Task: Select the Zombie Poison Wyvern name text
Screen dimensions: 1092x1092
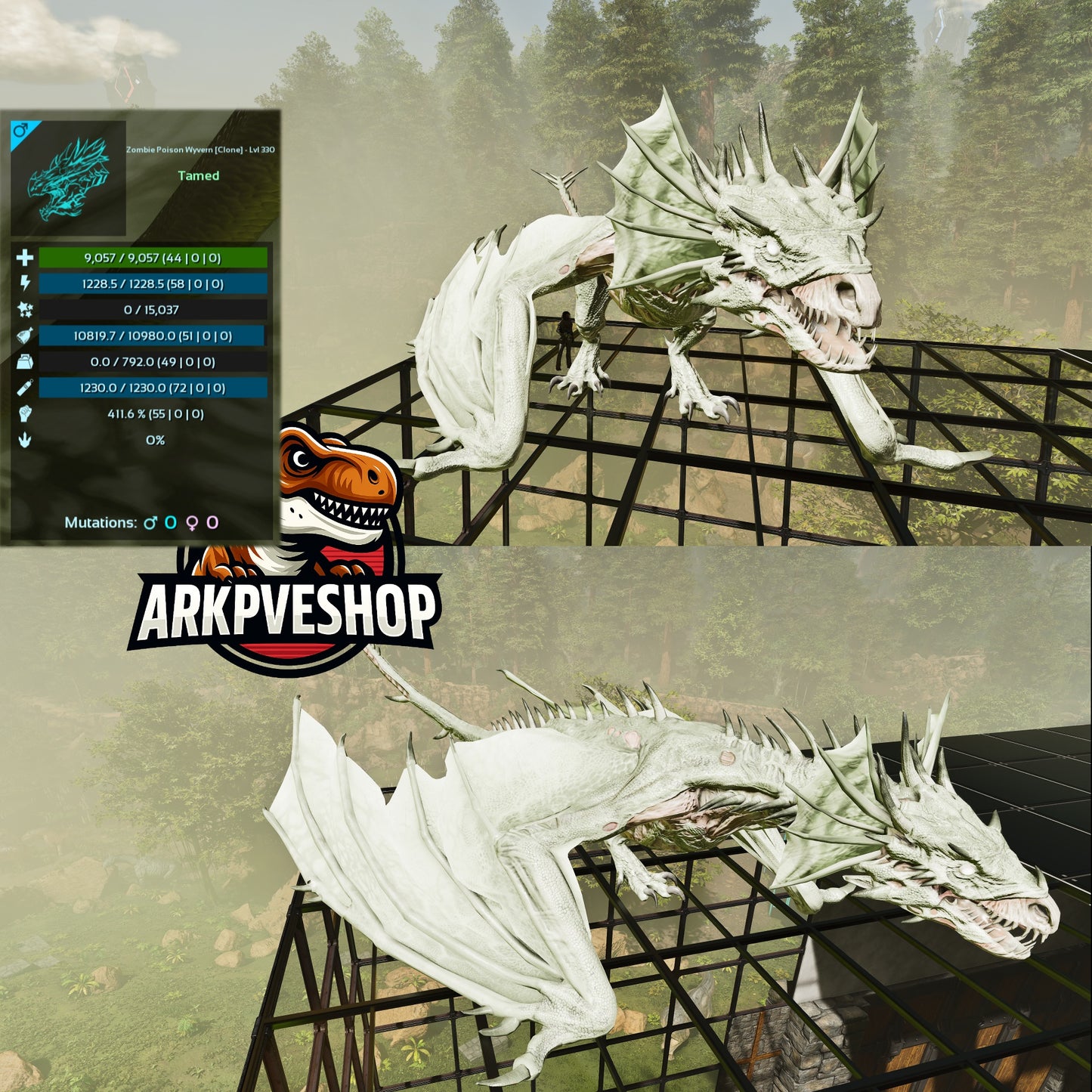Action: click(203, 150)
